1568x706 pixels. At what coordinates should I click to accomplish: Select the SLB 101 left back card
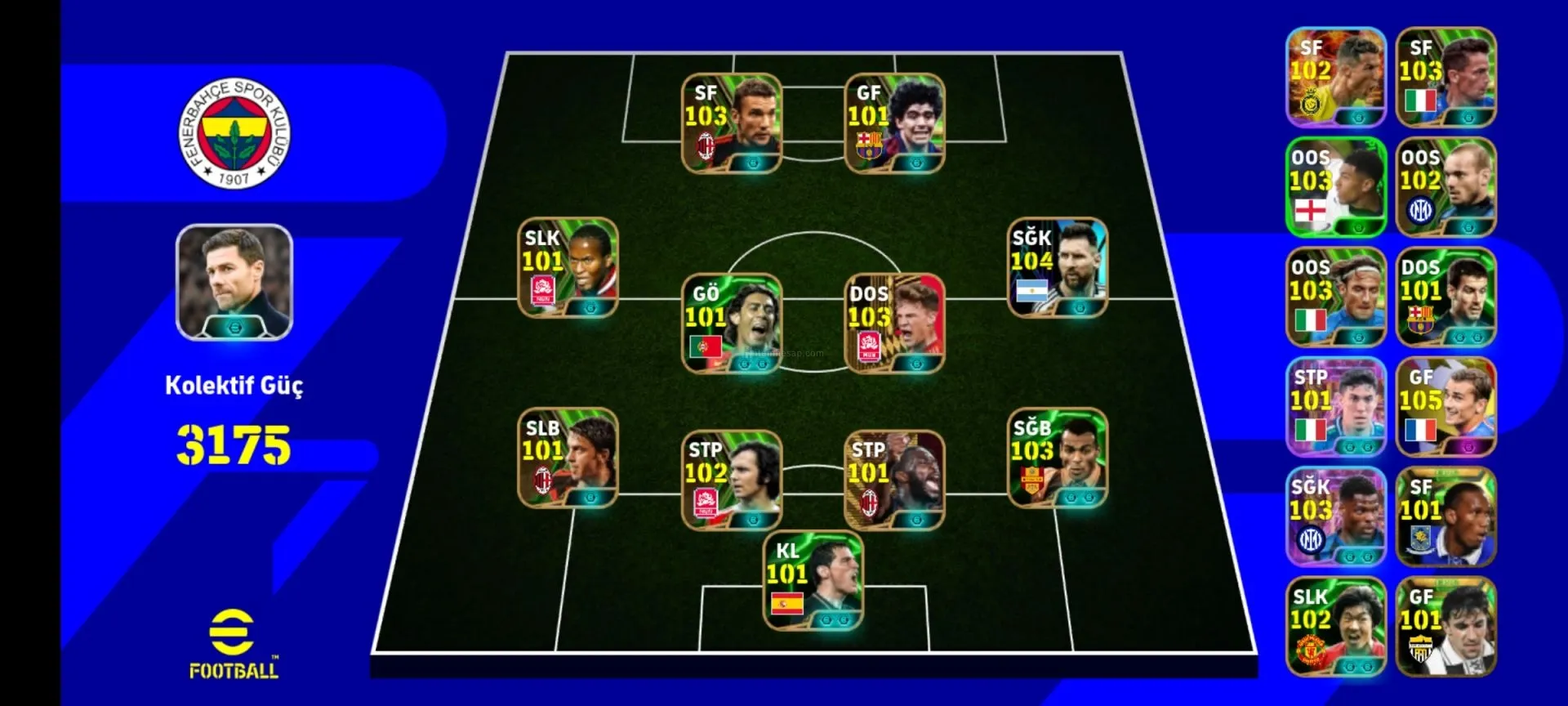coord(568,458)
